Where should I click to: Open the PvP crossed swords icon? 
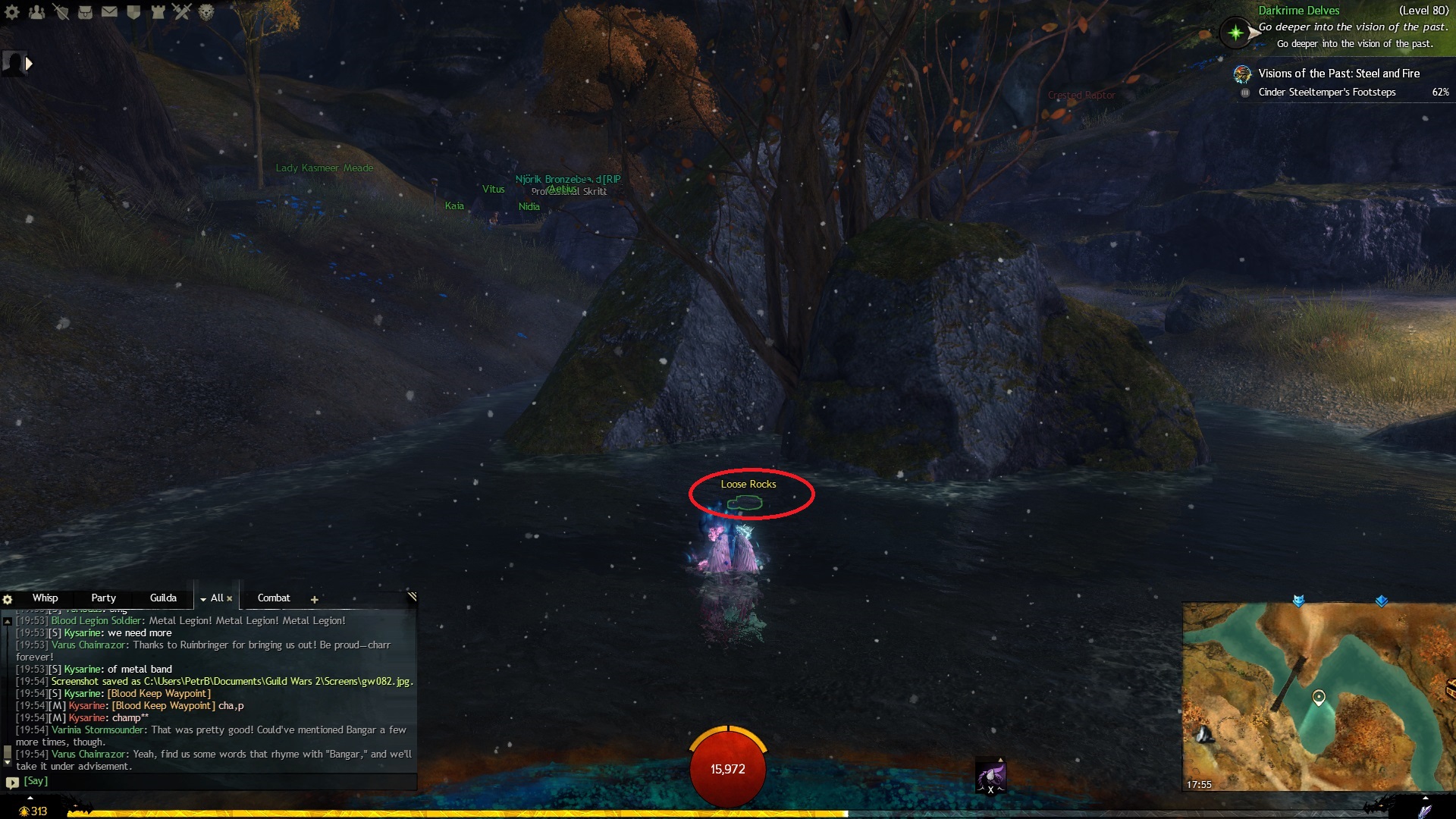pyautogui.click(x=182, y=12)
